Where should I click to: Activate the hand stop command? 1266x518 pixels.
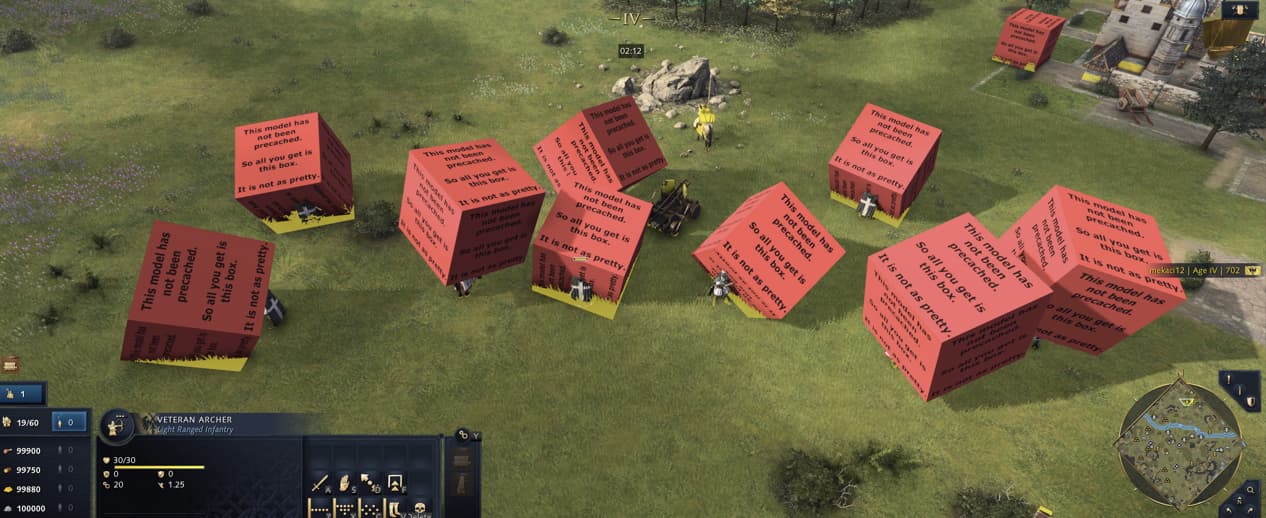pos(345,483)
